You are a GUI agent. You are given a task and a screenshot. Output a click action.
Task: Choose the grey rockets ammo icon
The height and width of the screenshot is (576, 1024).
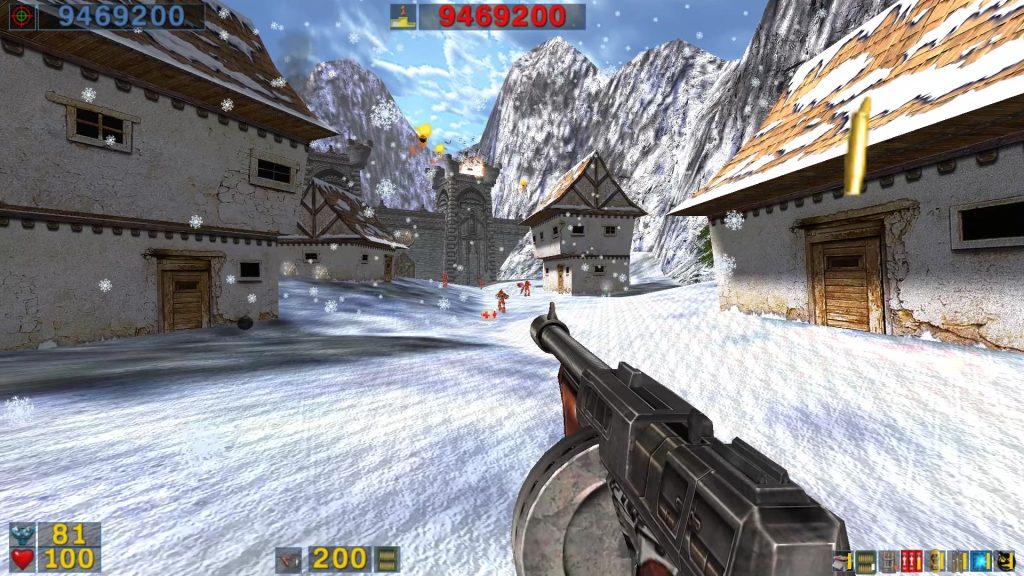pos(888,561)
